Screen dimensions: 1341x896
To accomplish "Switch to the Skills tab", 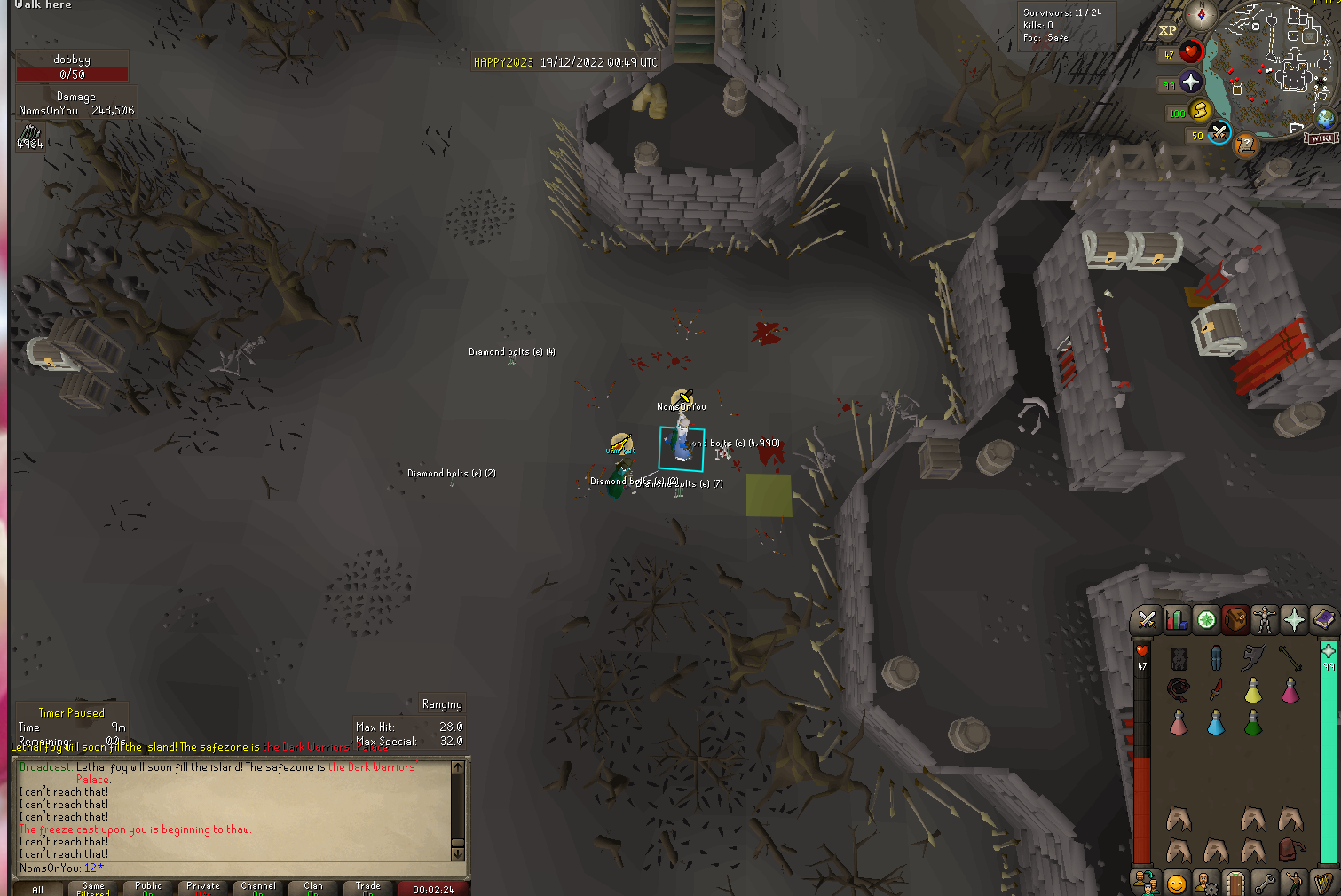I will click(1176, 620).
